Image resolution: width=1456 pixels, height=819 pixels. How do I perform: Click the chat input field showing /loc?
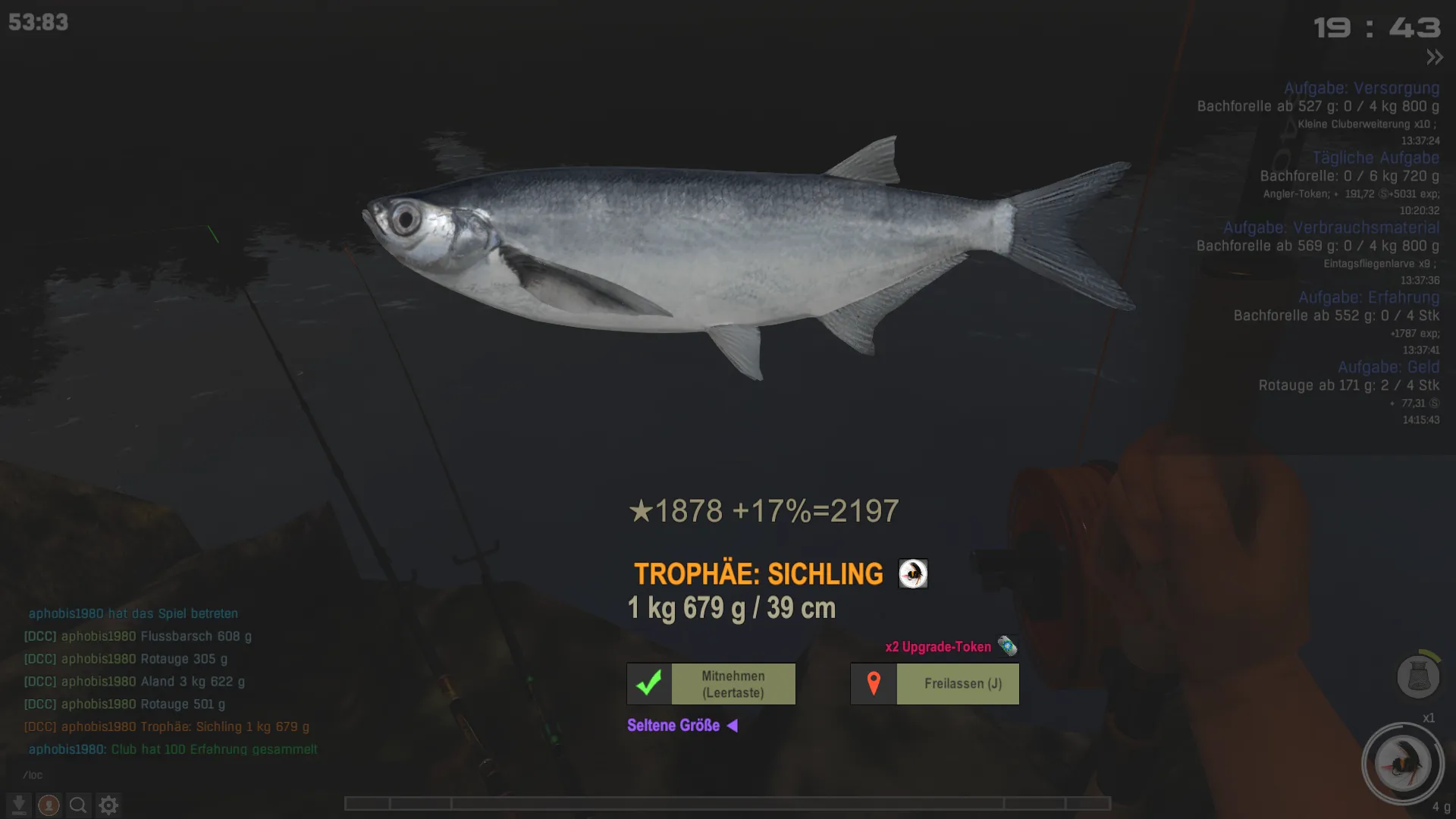152,775
